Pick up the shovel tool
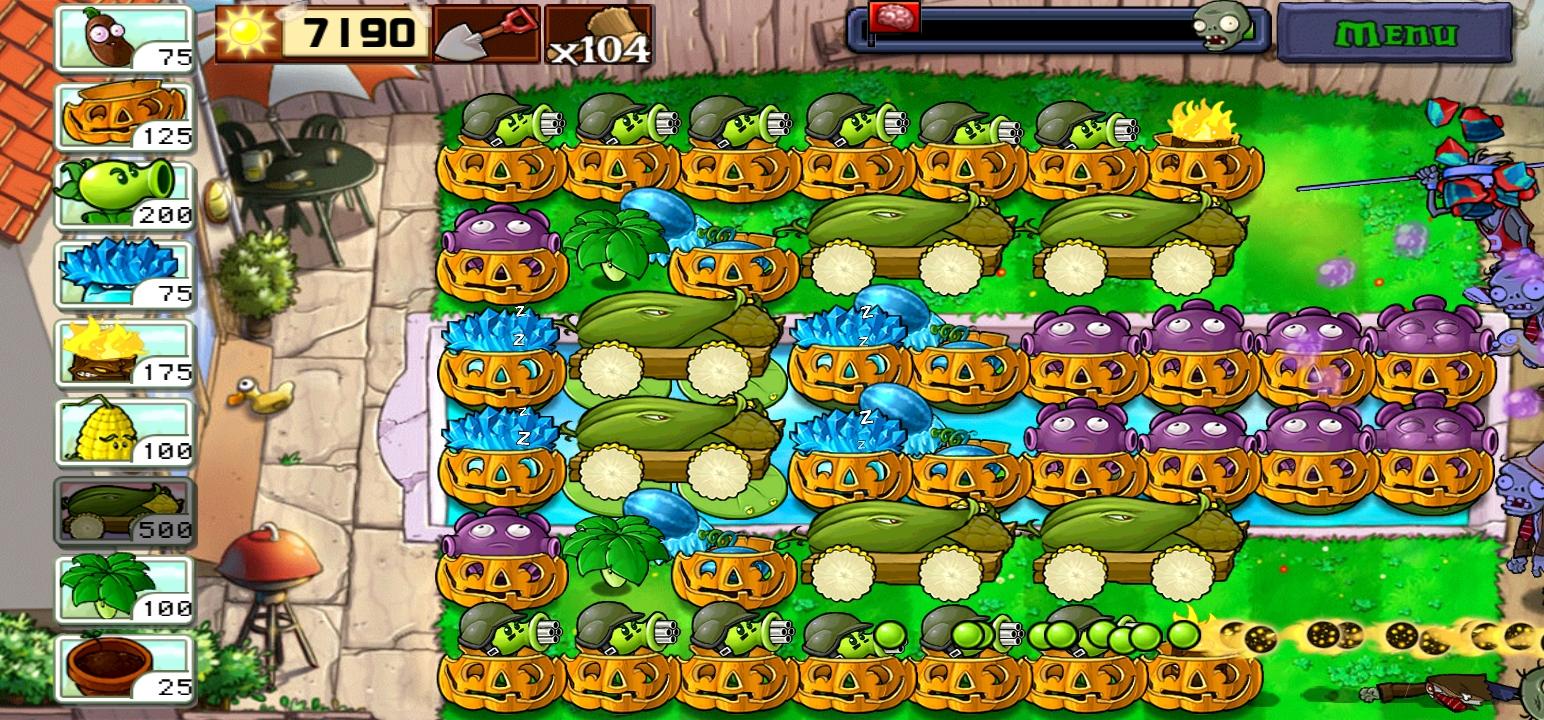Image resolution: width=1544 pixels, height=720 pixels. click(x=487, y=33)
